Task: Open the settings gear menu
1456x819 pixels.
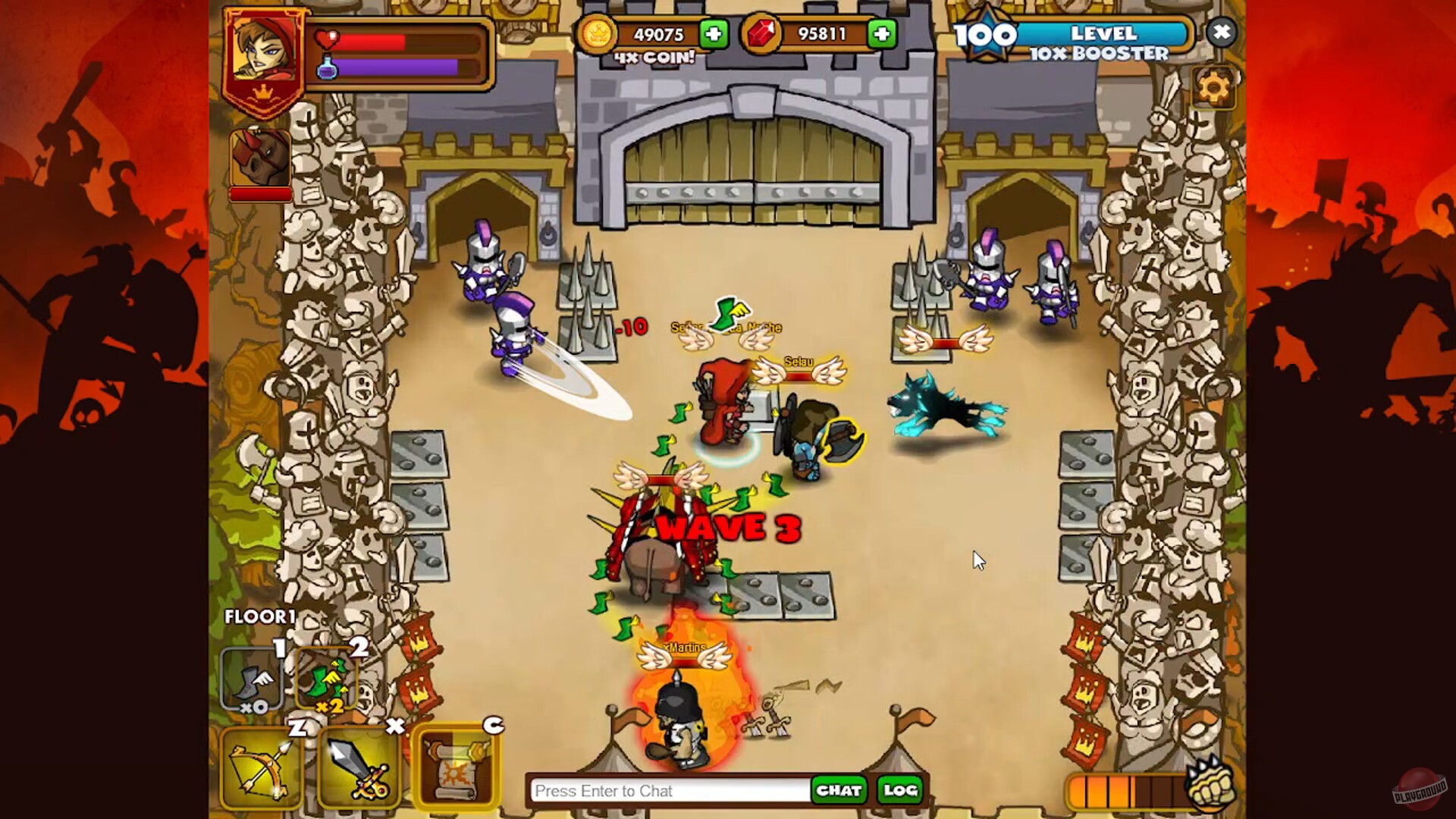Action: point(1216,88)
